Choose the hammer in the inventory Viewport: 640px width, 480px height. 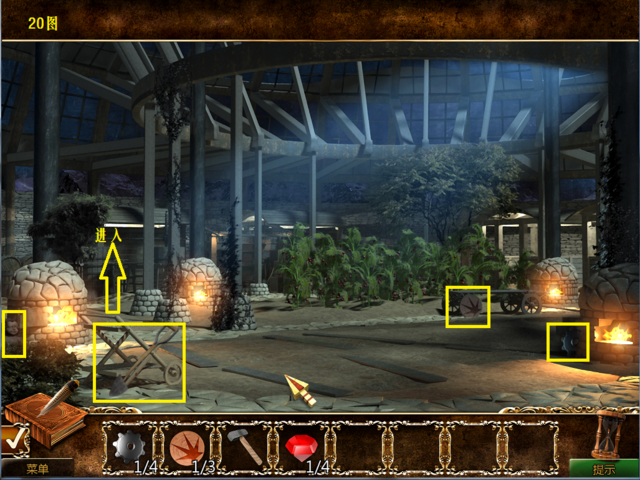coord(243,443)
